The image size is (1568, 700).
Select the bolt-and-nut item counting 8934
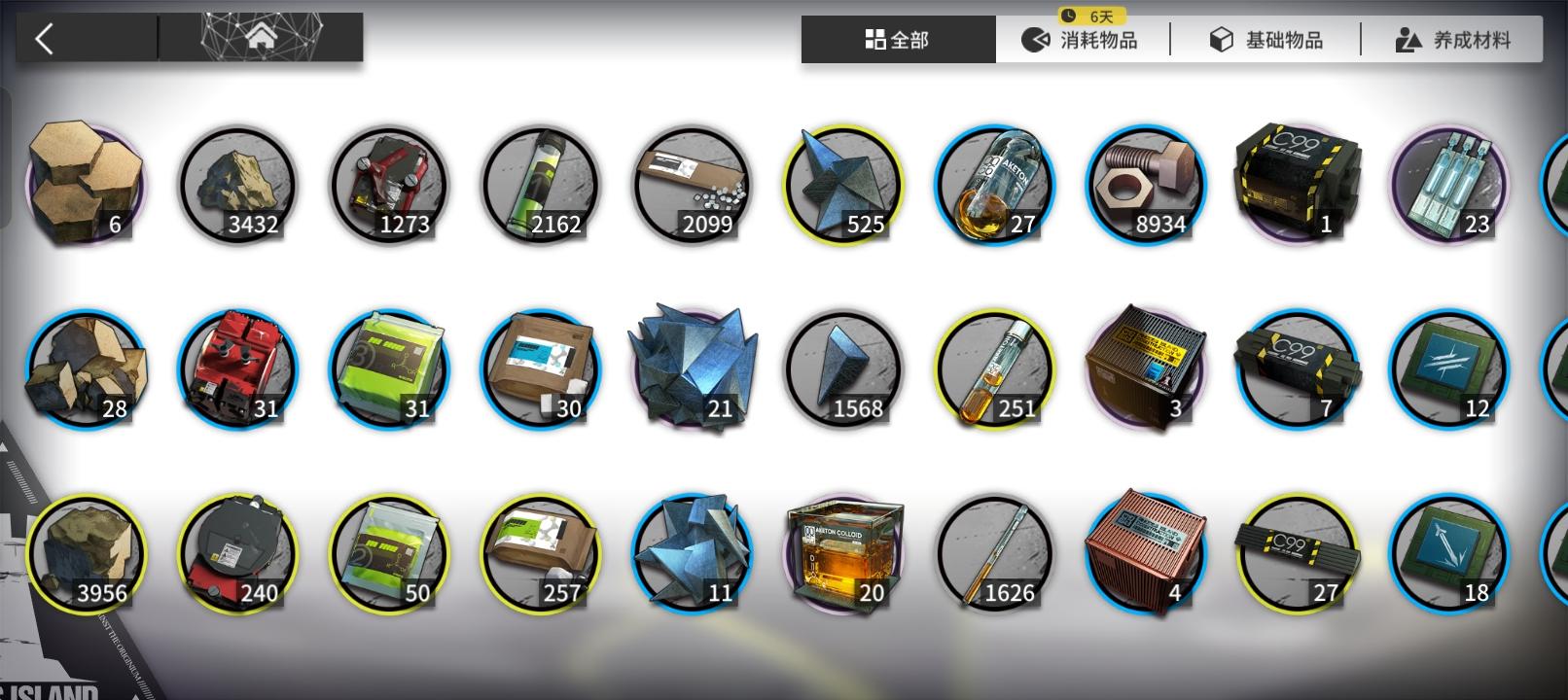point(1146,185)
